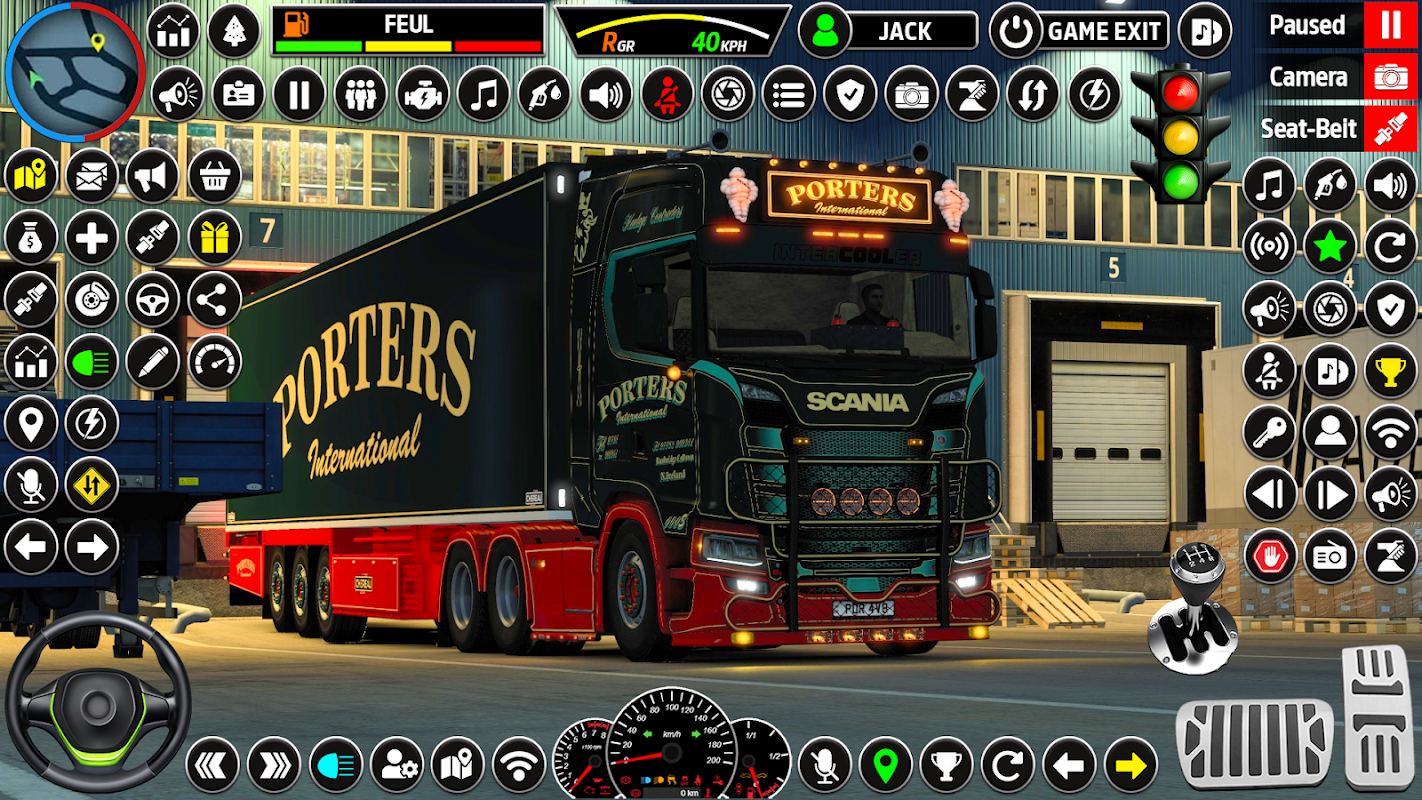Image resolution: width=1422 pixels, height=800 pixels.
Task: Open the circular minimap
Action: coord(73,70)
